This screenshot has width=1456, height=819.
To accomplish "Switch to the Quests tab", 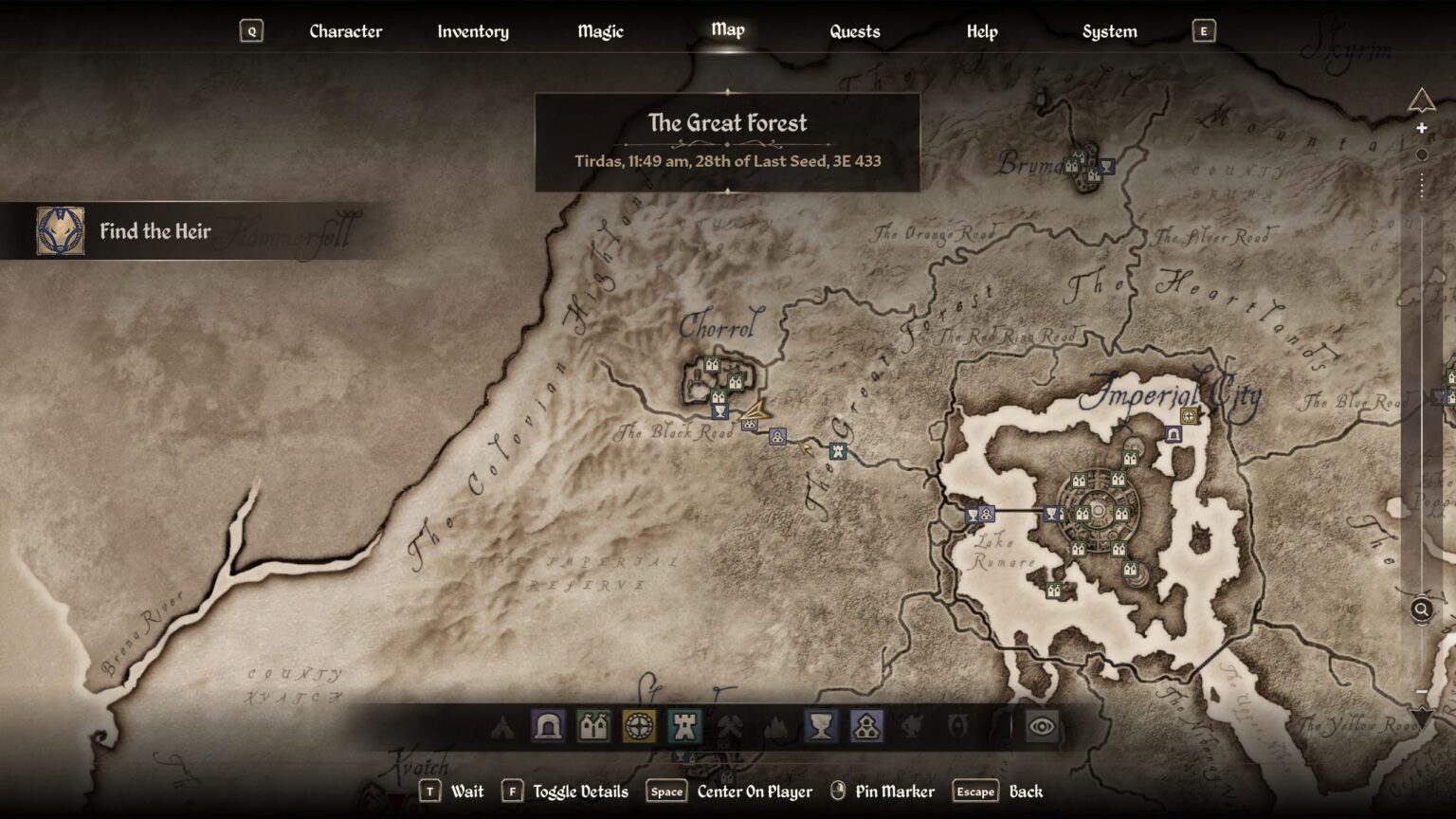I will 854,30.
